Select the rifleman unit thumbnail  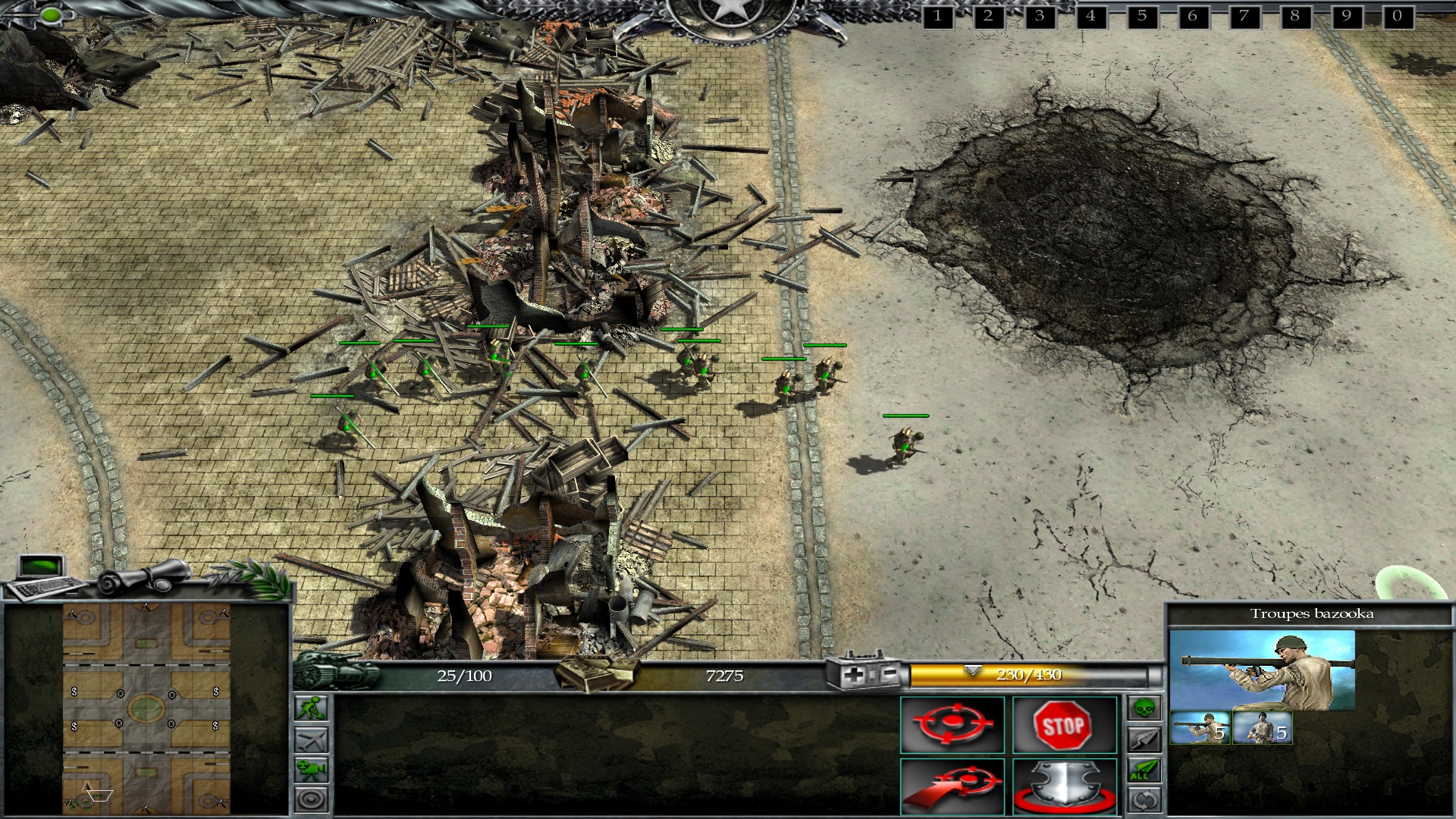1262,728
